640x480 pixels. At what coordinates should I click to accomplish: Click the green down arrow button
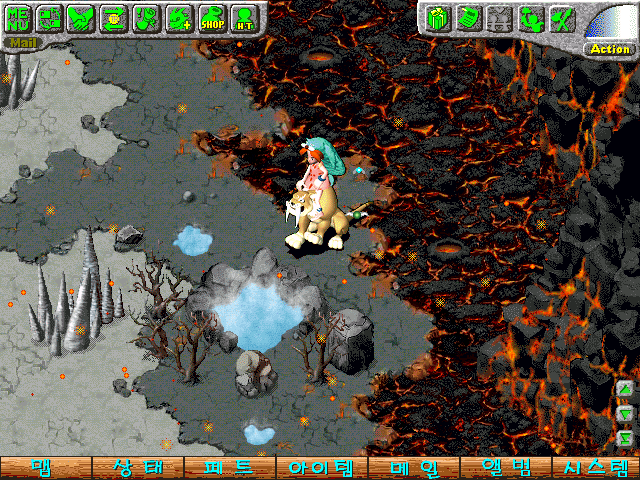tap(624, 412)
